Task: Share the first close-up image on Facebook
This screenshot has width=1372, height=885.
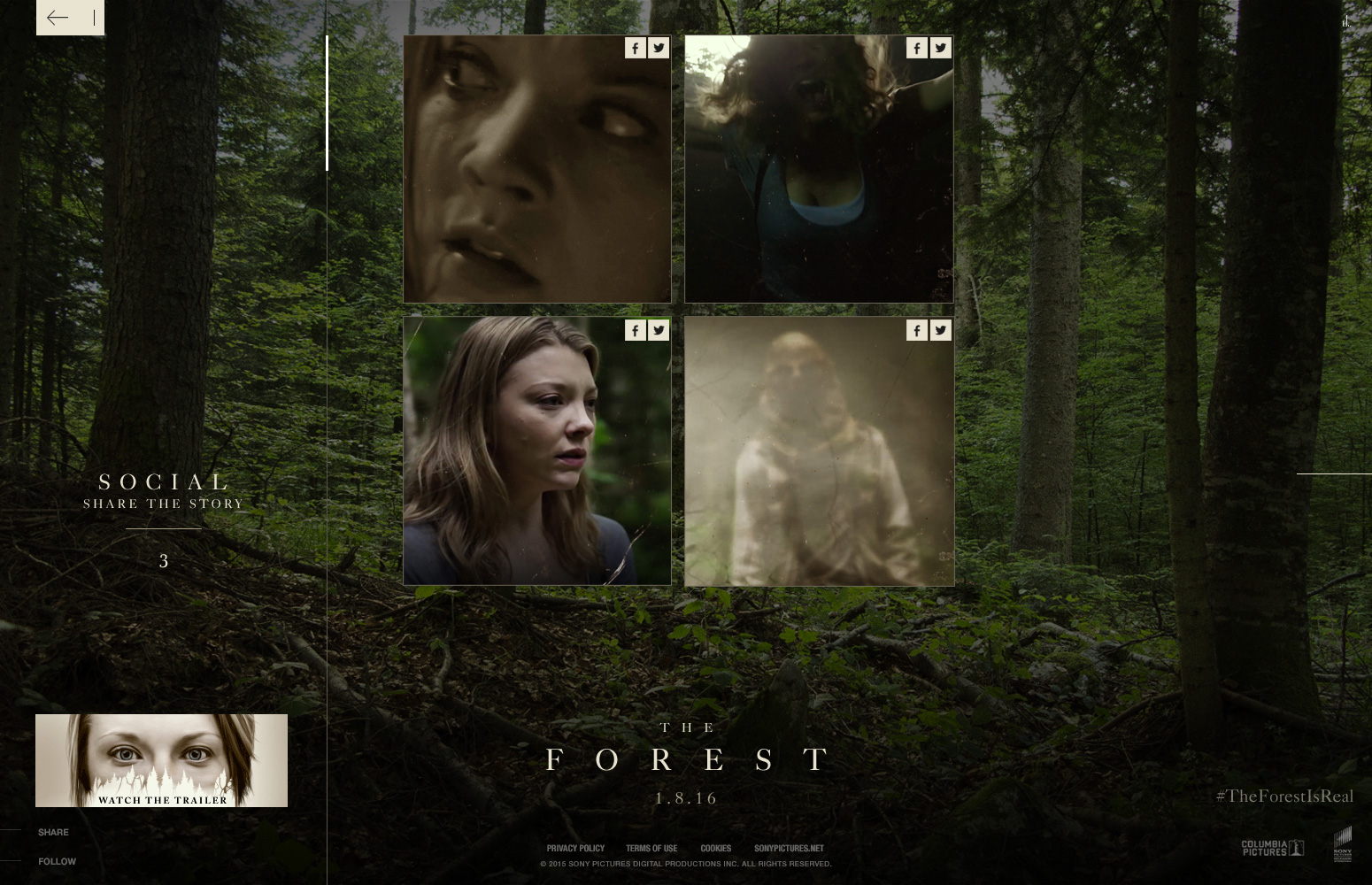Action: (x=636, y=48)
